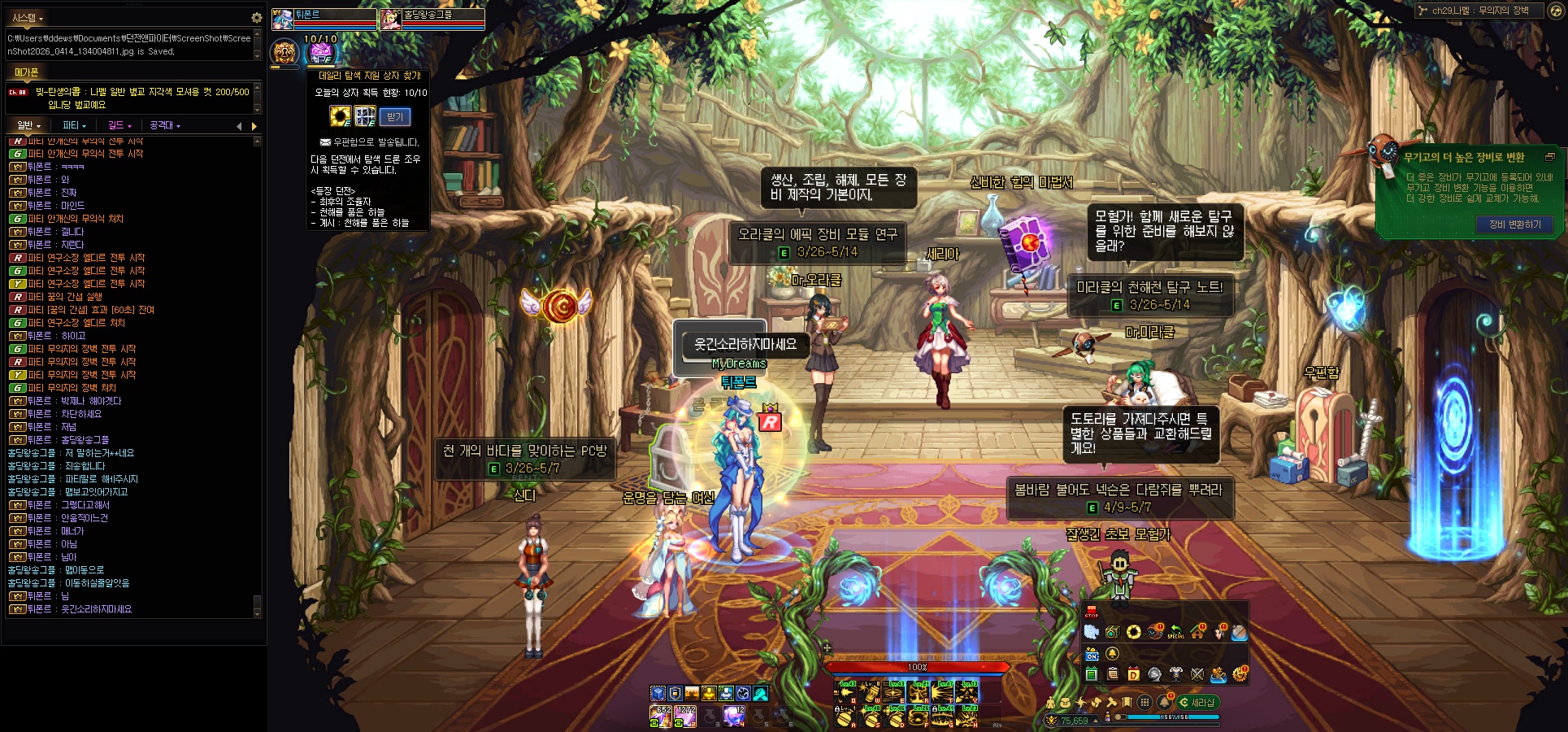Click the red STOP icon
The height and width of the screenshot is (732, 1568).
pos(1091,612)
